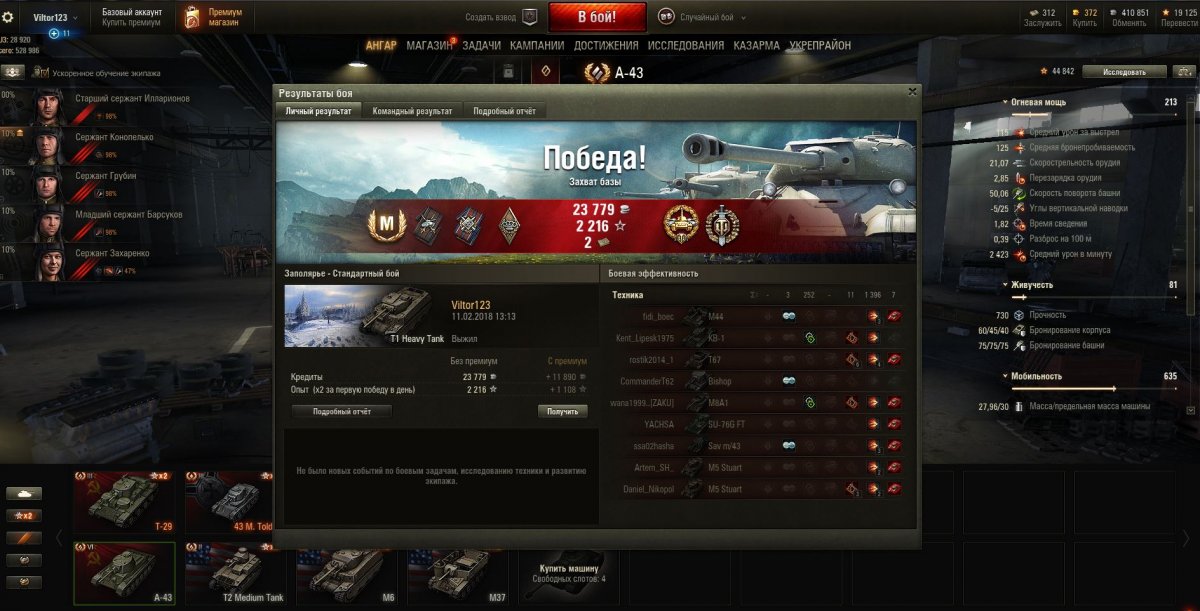Go to the МАГАЗИН menu
This screenshot has height=611, width=1200.
coord(430,45)
